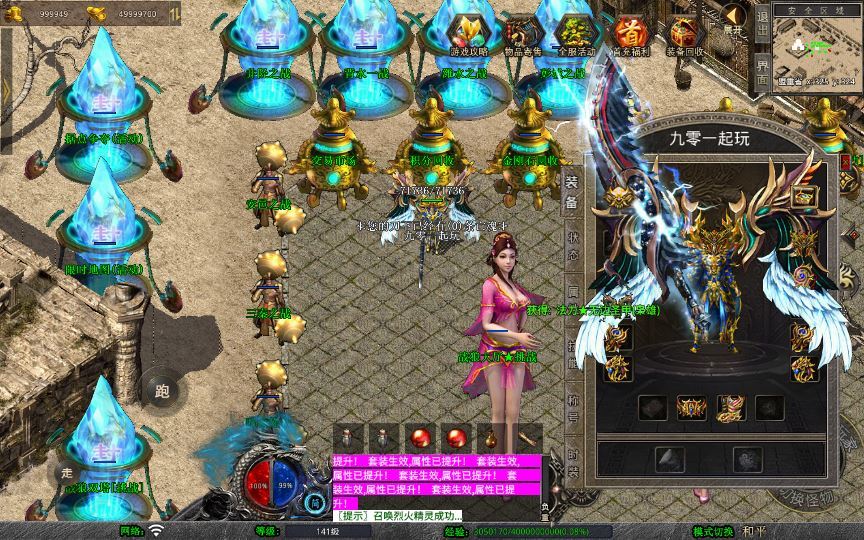
Task: Toggle the 走 walk movement button
Action: pyautogui.click(x=69, y=468)
